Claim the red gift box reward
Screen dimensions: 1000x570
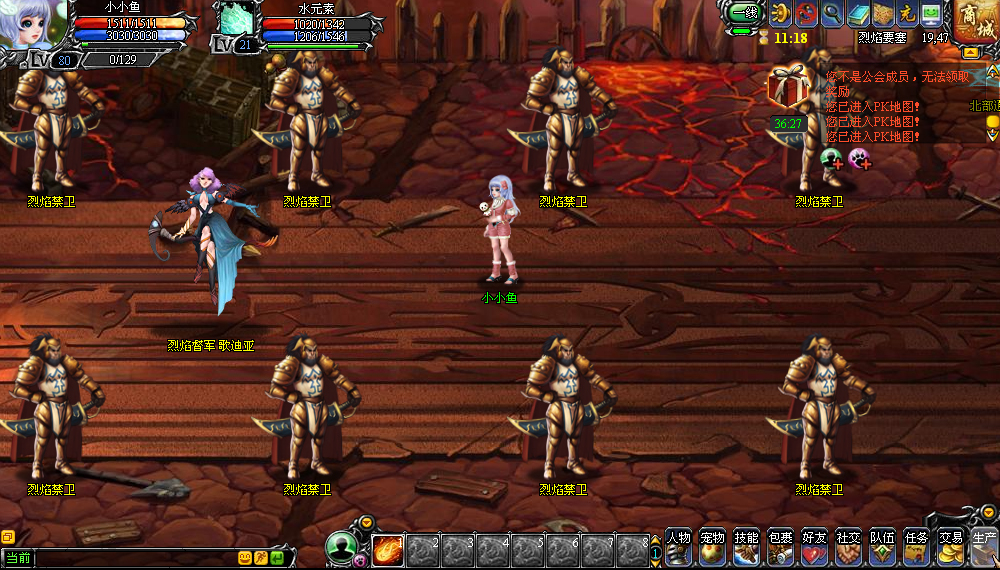pos(787,88)
